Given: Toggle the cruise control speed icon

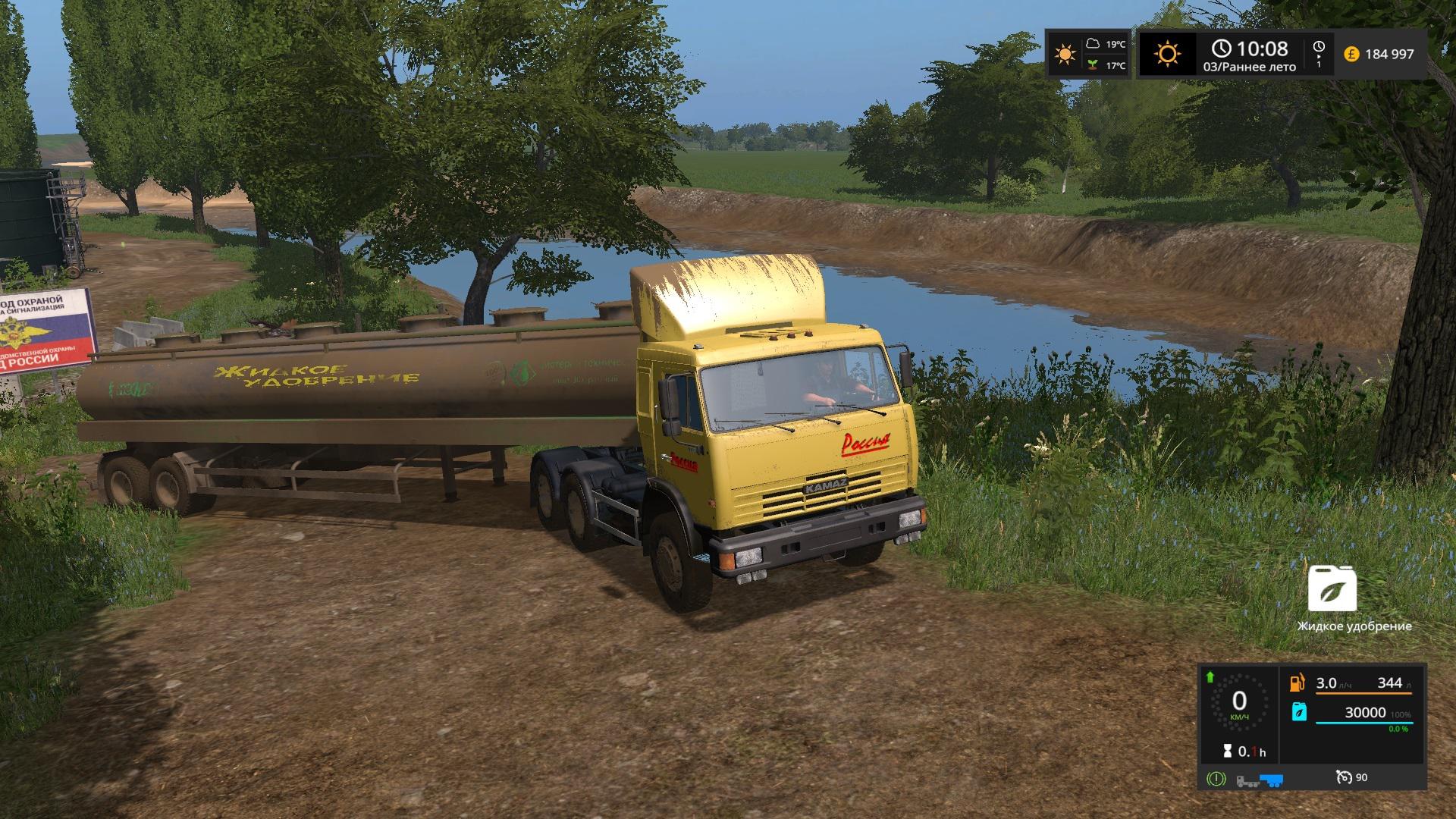Looking at the screenshot, I should point(1344,777).
